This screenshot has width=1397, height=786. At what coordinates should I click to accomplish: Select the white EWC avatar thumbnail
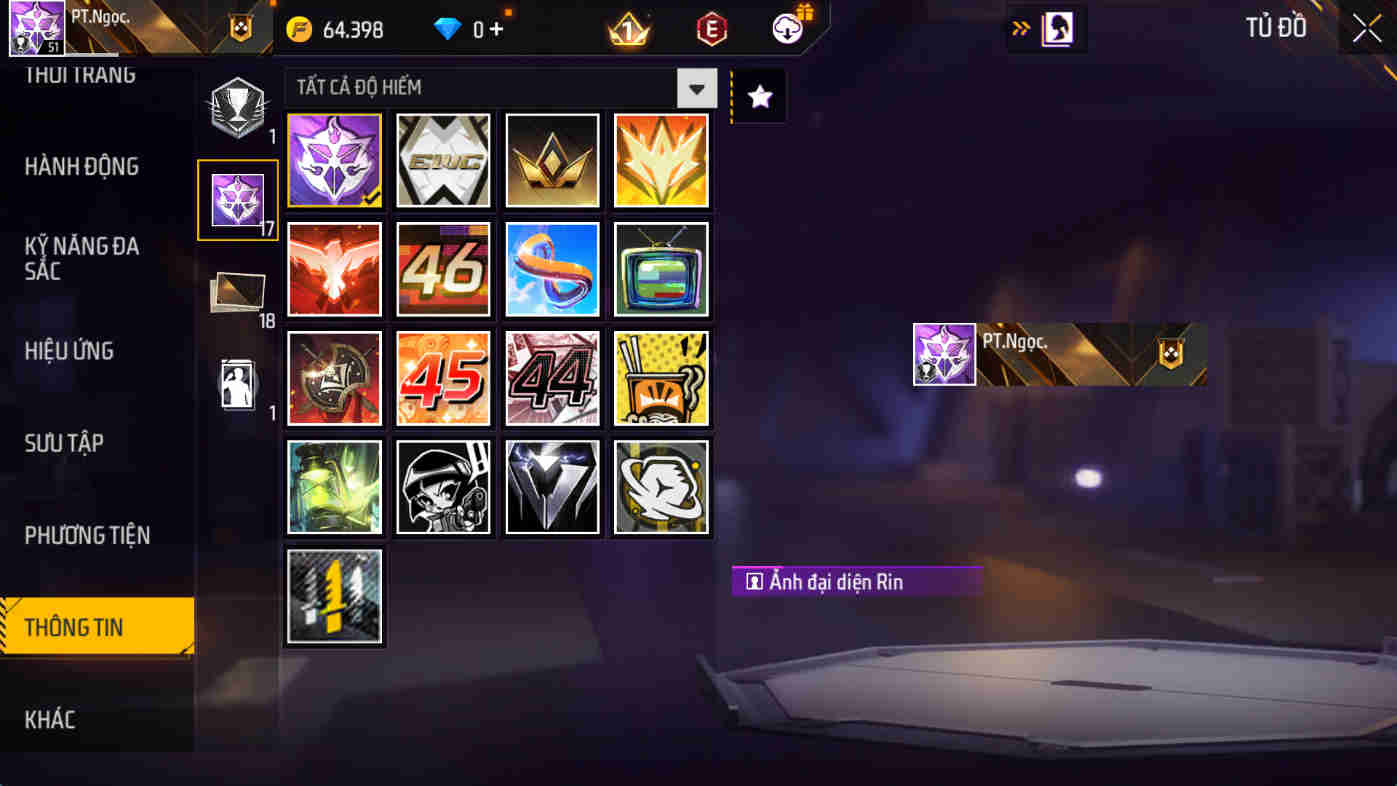443,160
